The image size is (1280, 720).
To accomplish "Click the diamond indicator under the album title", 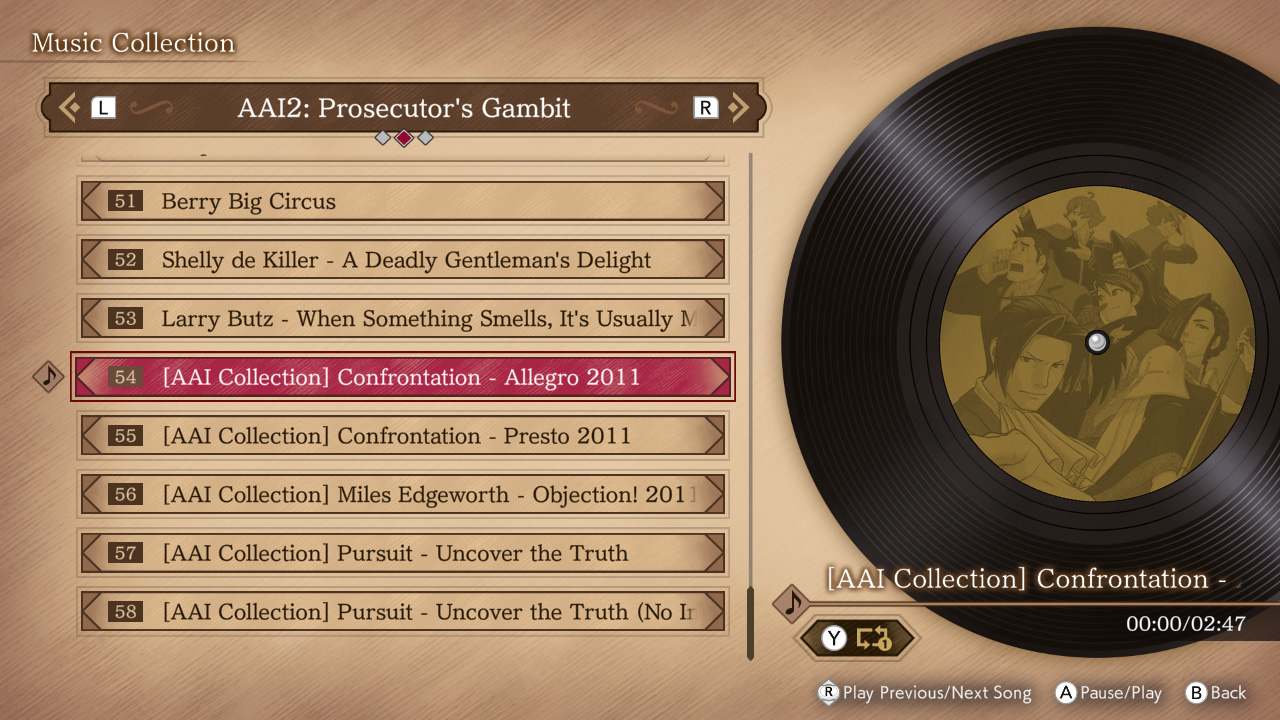I will tap(403, 138).
